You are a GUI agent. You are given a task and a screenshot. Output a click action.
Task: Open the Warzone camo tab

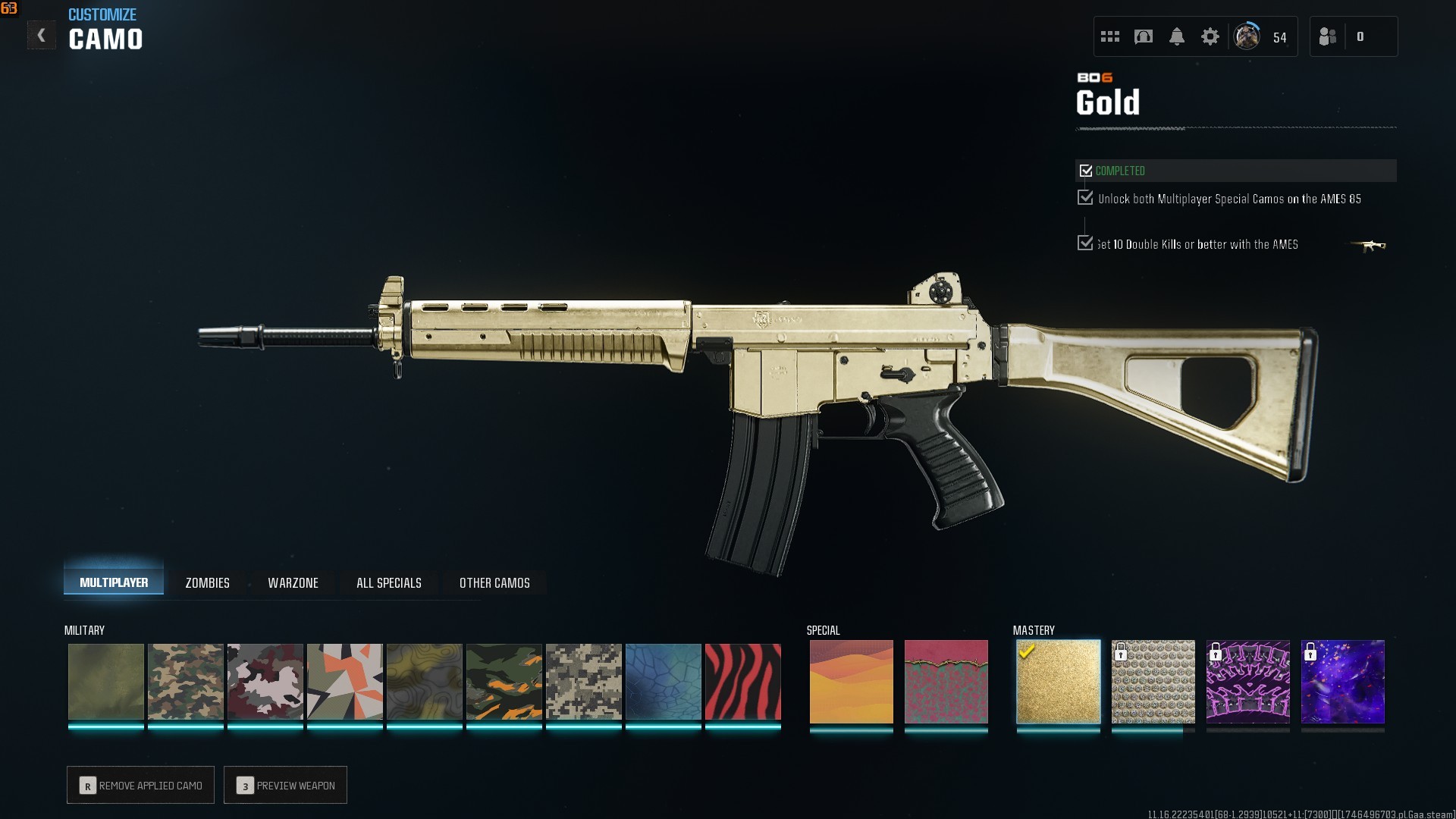click(293, 582)
